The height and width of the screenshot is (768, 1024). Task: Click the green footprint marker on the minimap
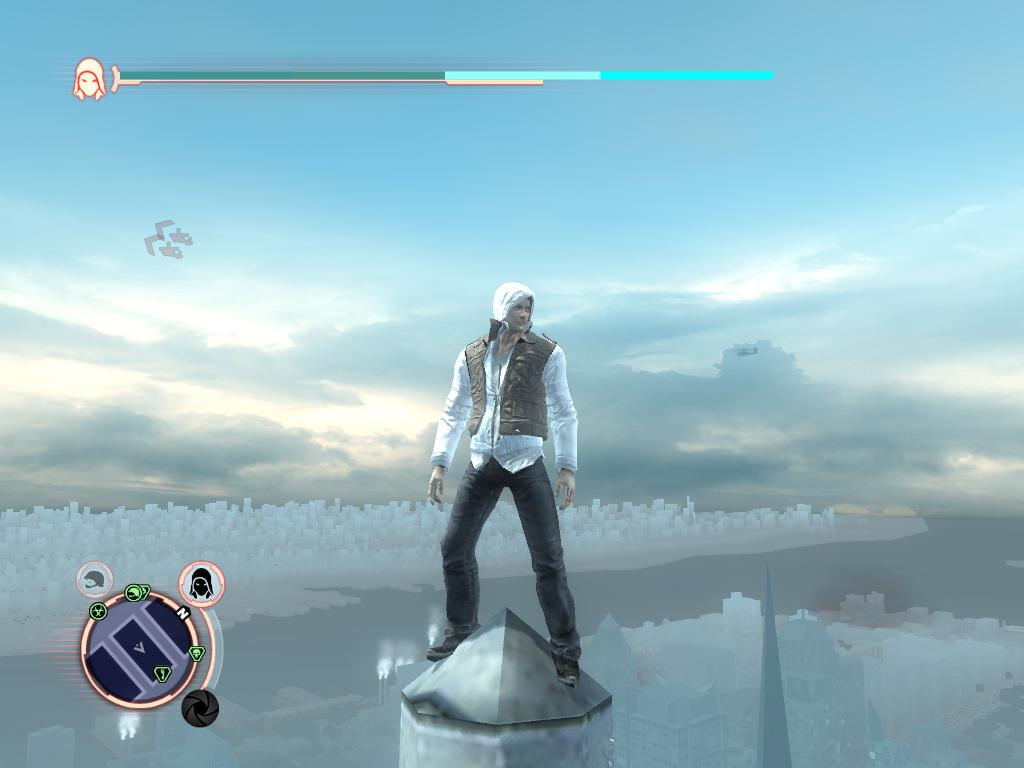point(163,674)
